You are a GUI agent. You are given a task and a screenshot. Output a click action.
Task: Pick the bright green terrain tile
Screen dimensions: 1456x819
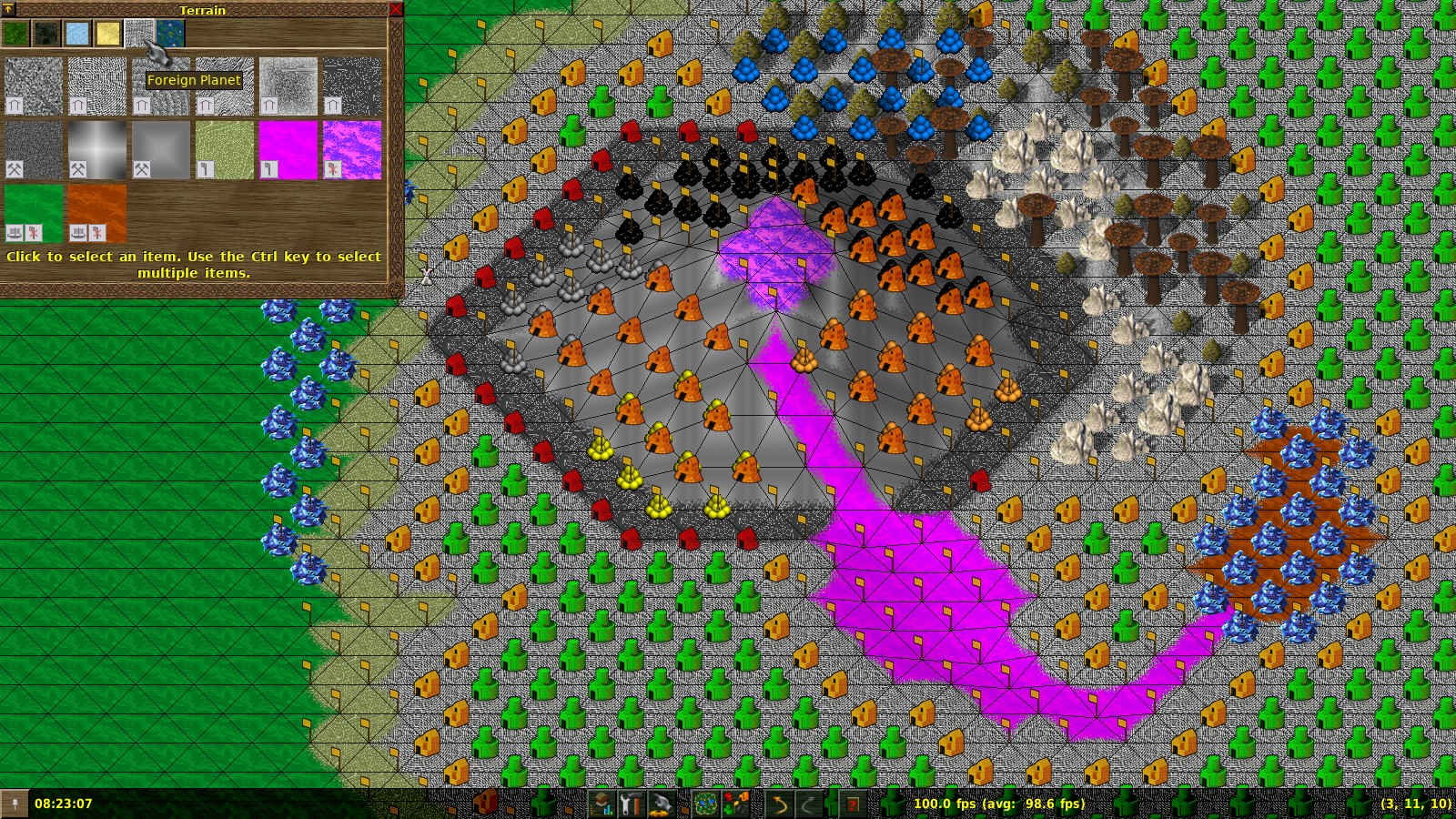(34, 214)
